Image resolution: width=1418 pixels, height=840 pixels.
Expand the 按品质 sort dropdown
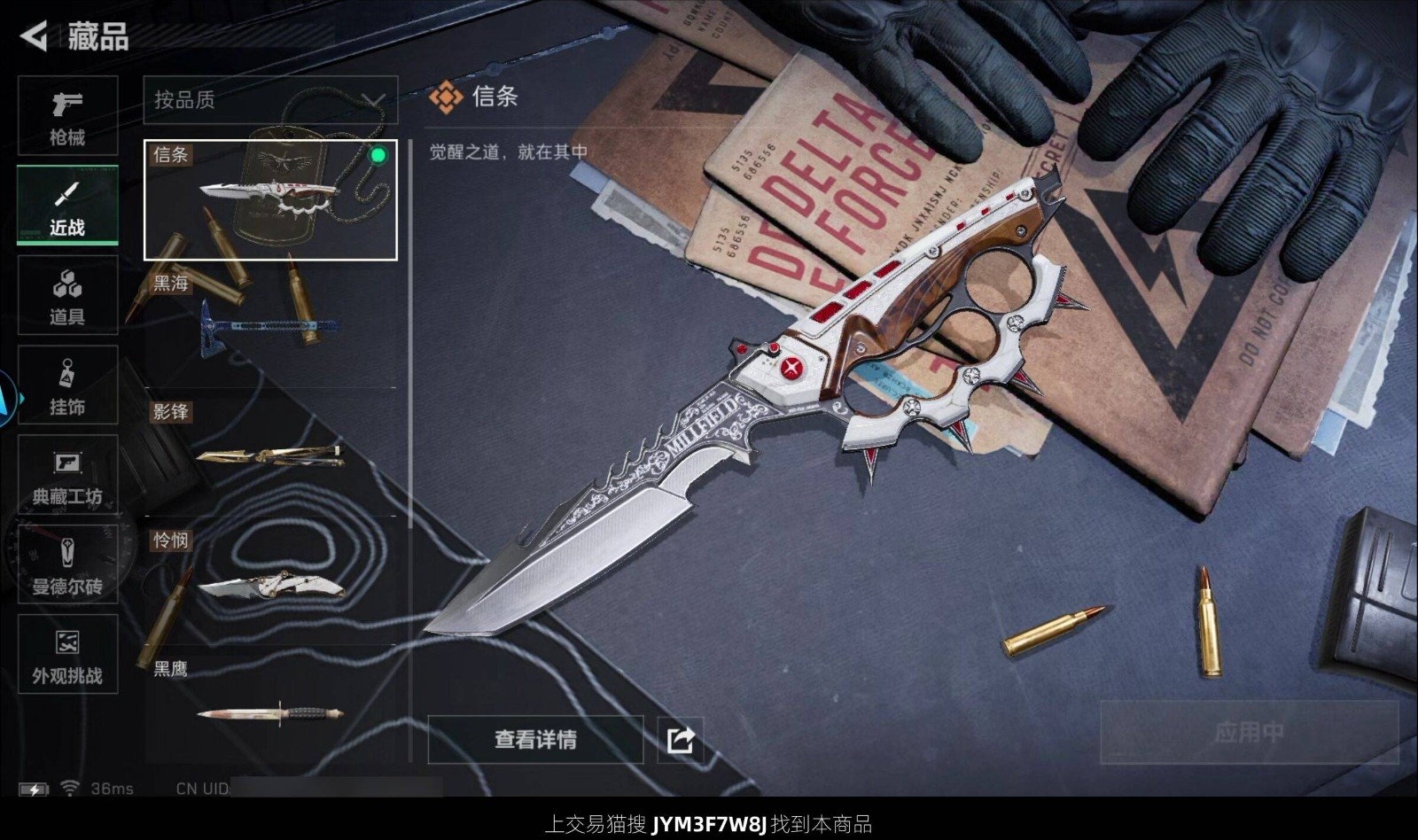point(270,100)
